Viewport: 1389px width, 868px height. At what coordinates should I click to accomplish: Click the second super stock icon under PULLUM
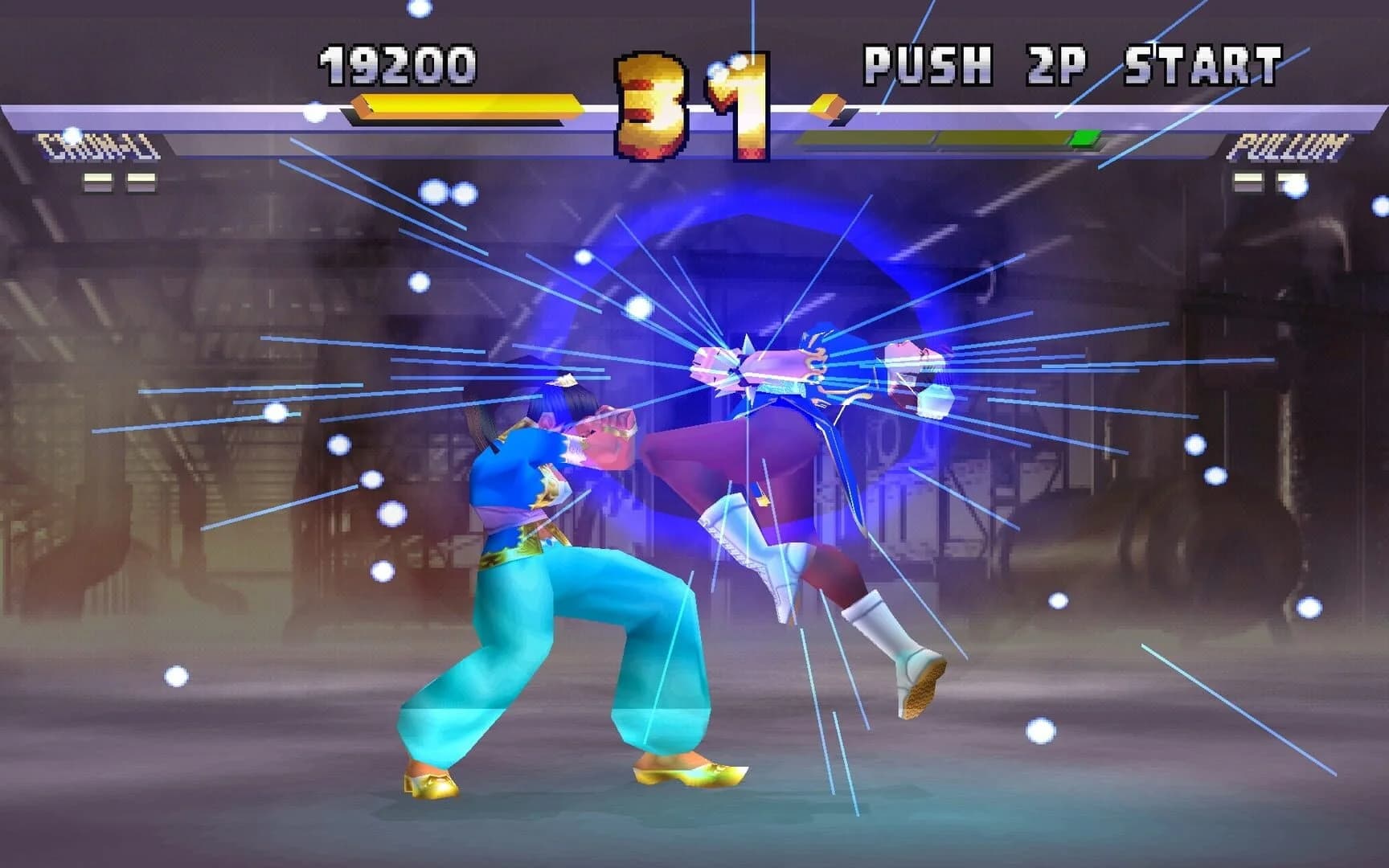[1292, 182]
